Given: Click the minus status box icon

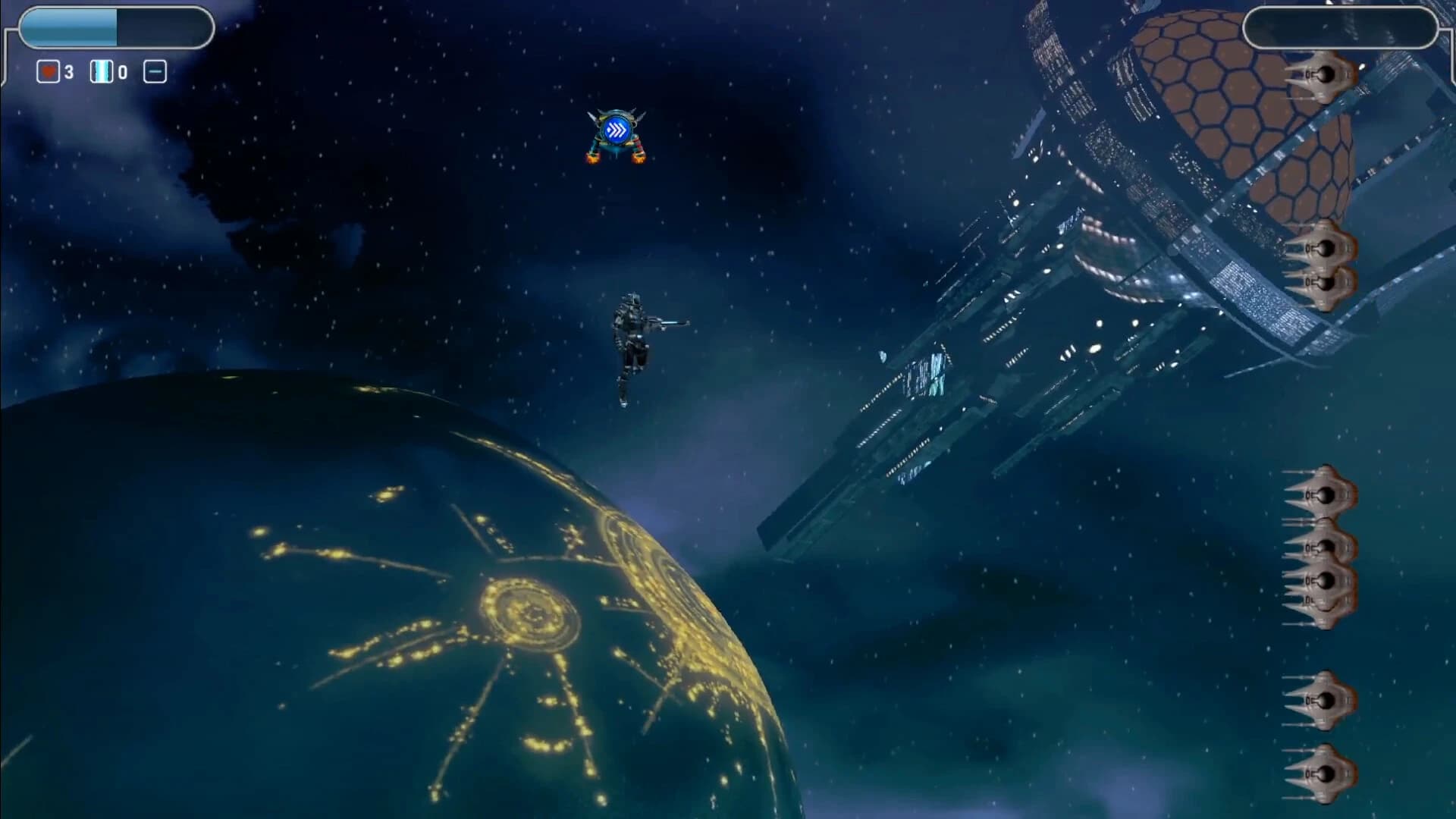Looking at the screenshot, I should click(155, 71).
